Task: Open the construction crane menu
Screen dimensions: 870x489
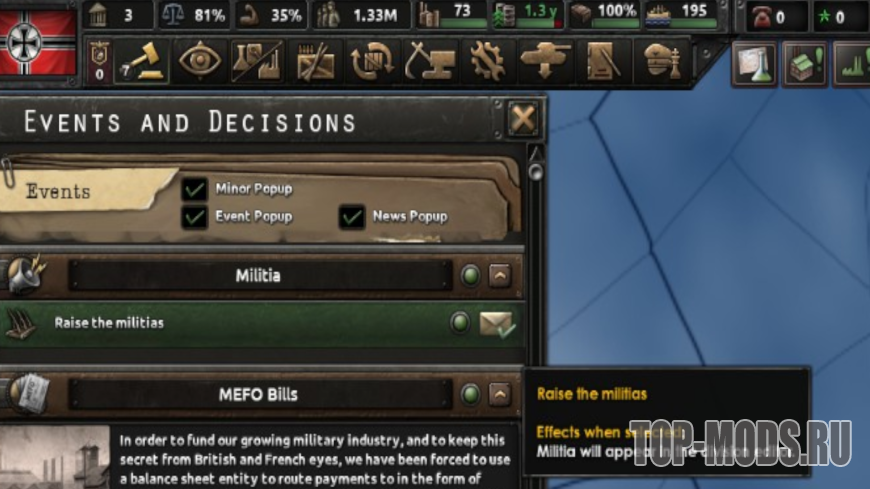Action: (430, 62)
